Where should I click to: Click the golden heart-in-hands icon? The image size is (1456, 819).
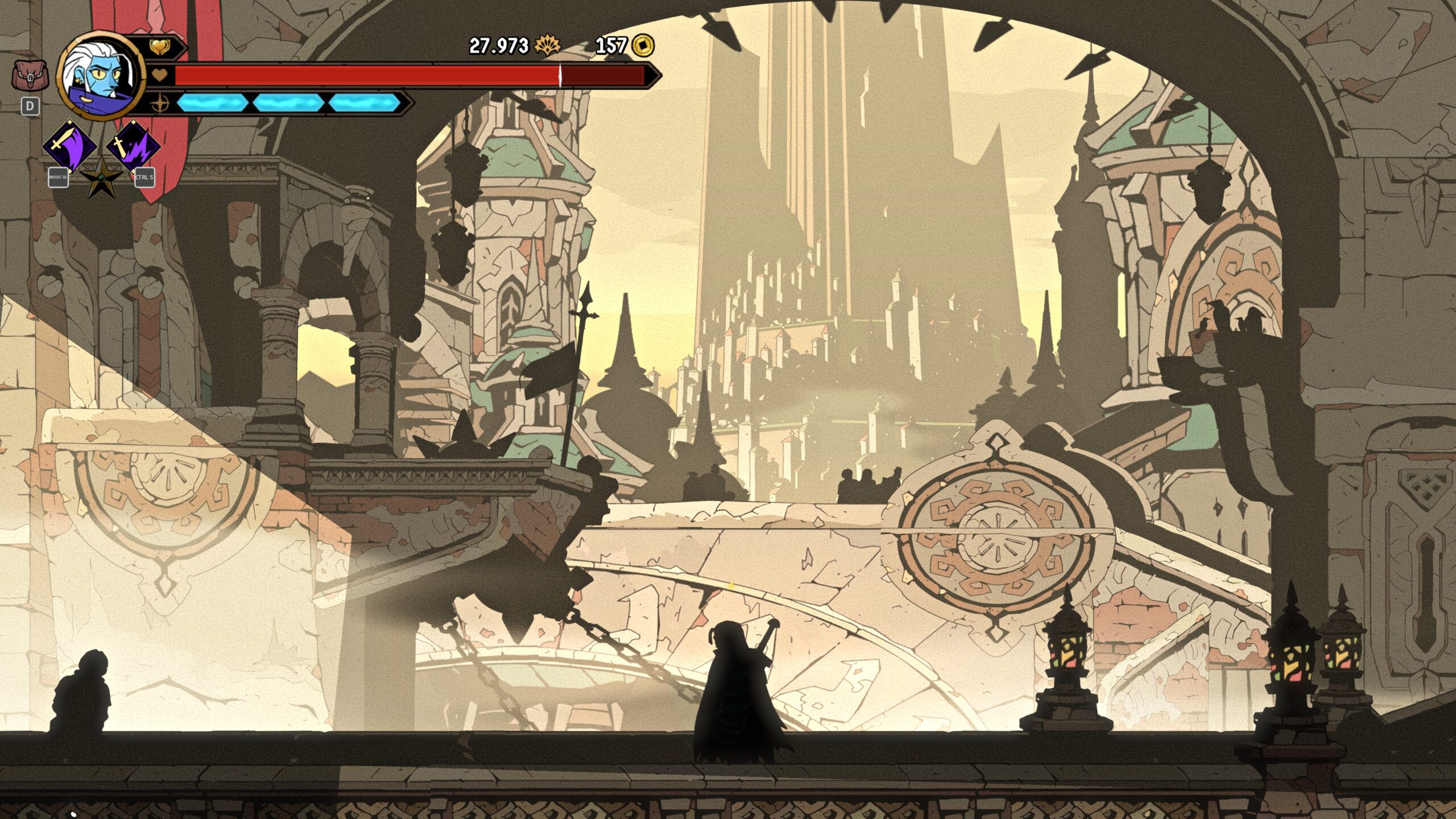click(160, 47)
